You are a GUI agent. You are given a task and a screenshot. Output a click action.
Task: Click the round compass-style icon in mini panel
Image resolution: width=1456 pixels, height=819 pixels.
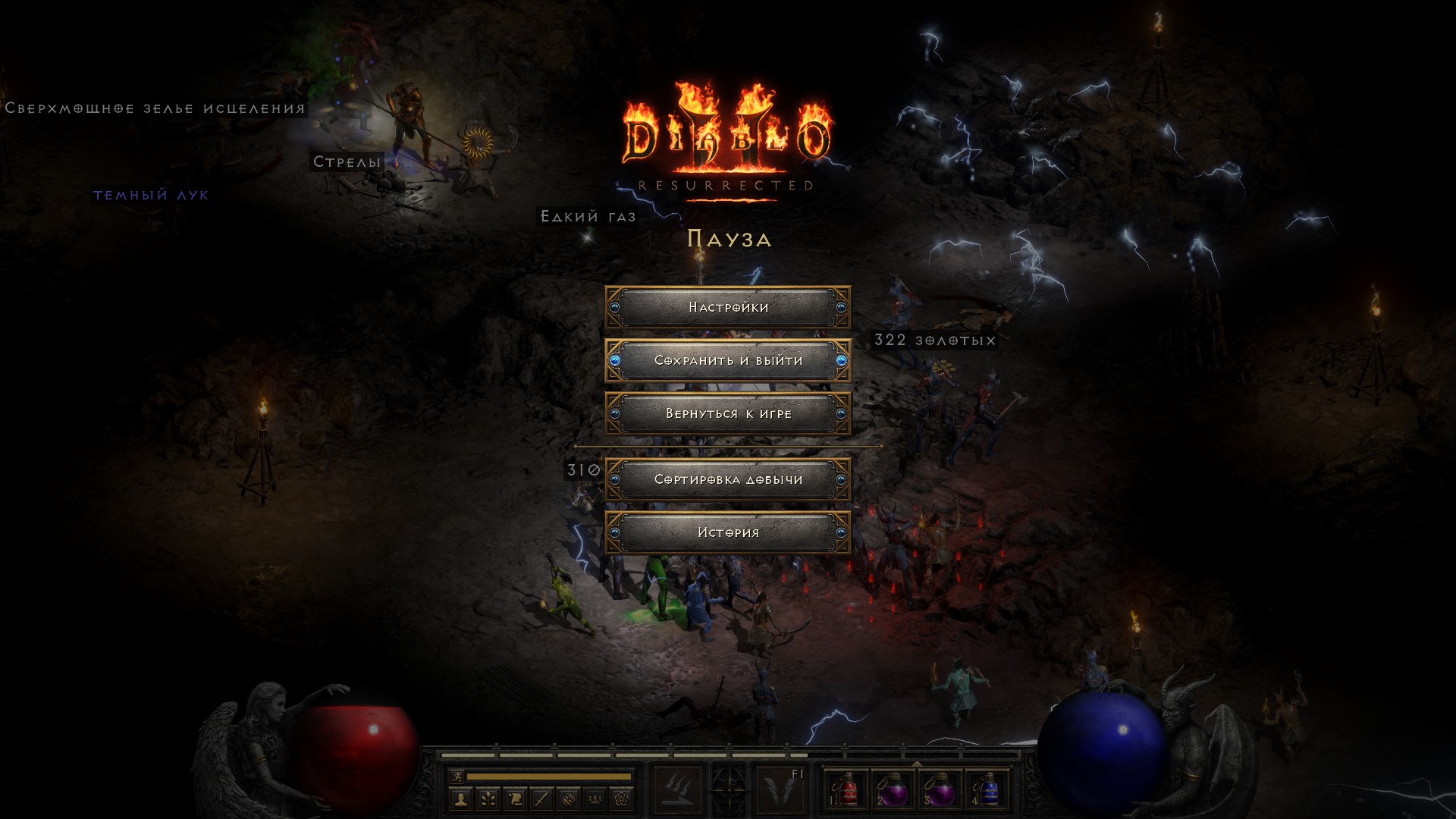[569, 799]
